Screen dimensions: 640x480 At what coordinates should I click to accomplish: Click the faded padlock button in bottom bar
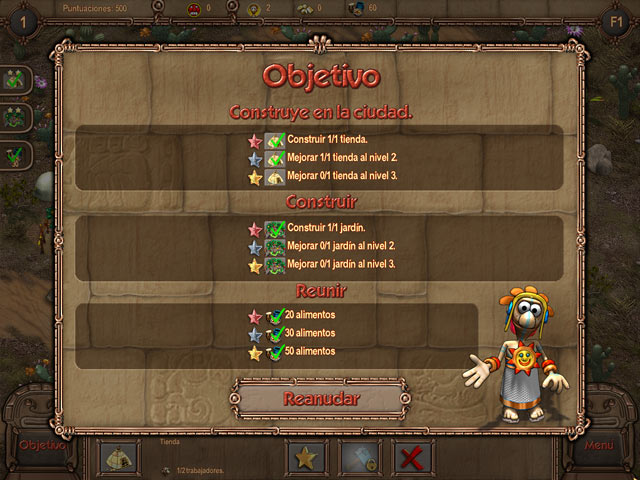pyautogui.click(x=359, y=458)
